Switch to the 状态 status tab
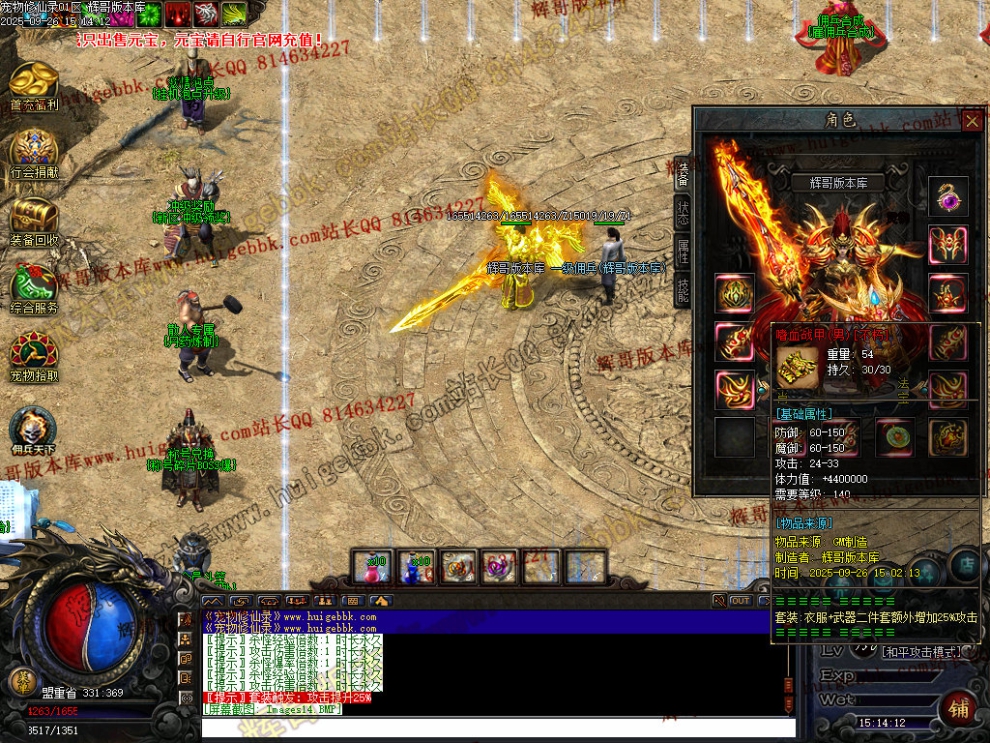 pyautogui.click(x=683, y=213)
